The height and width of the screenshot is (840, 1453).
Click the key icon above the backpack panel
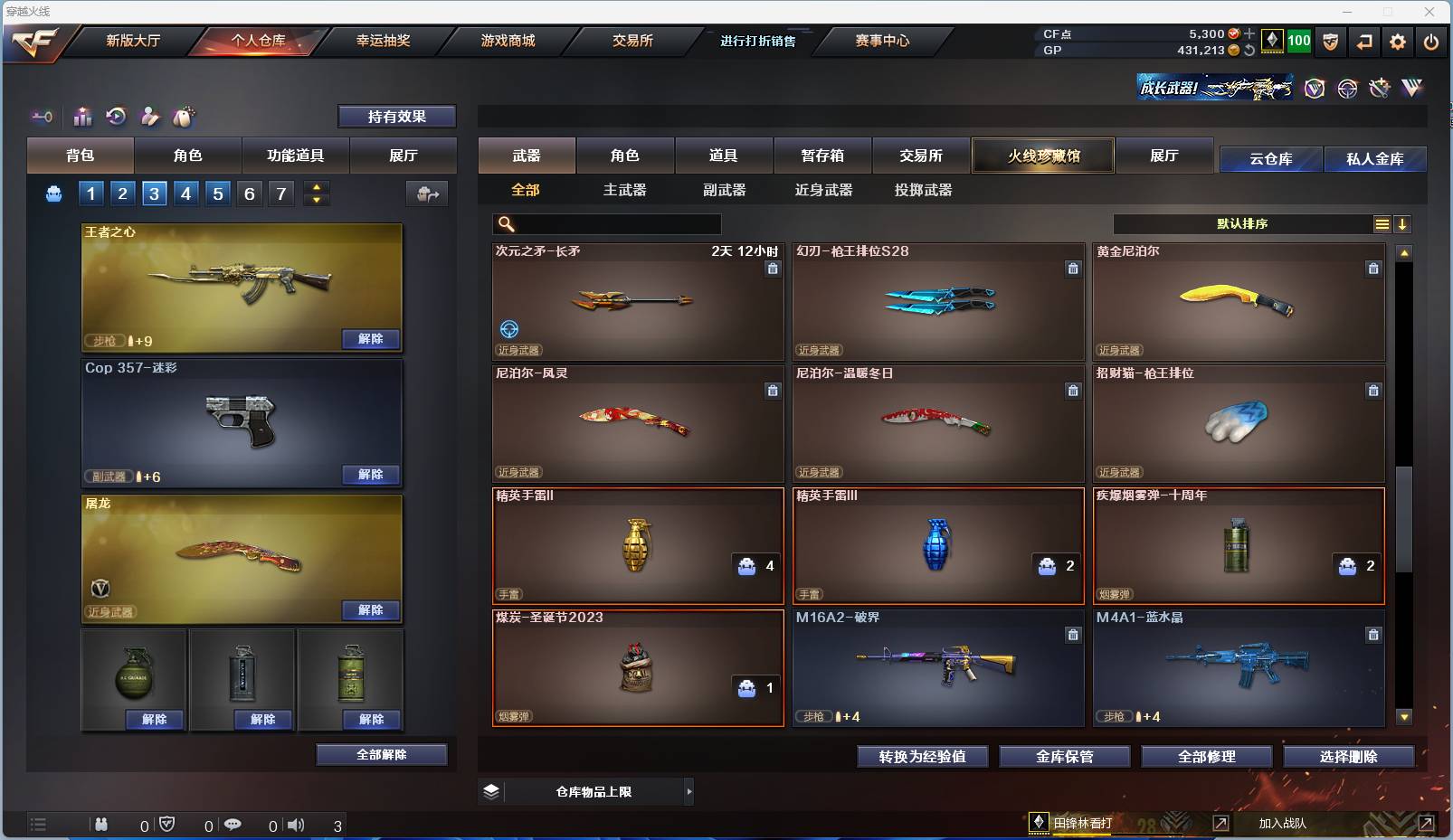[x=42, y=117]
